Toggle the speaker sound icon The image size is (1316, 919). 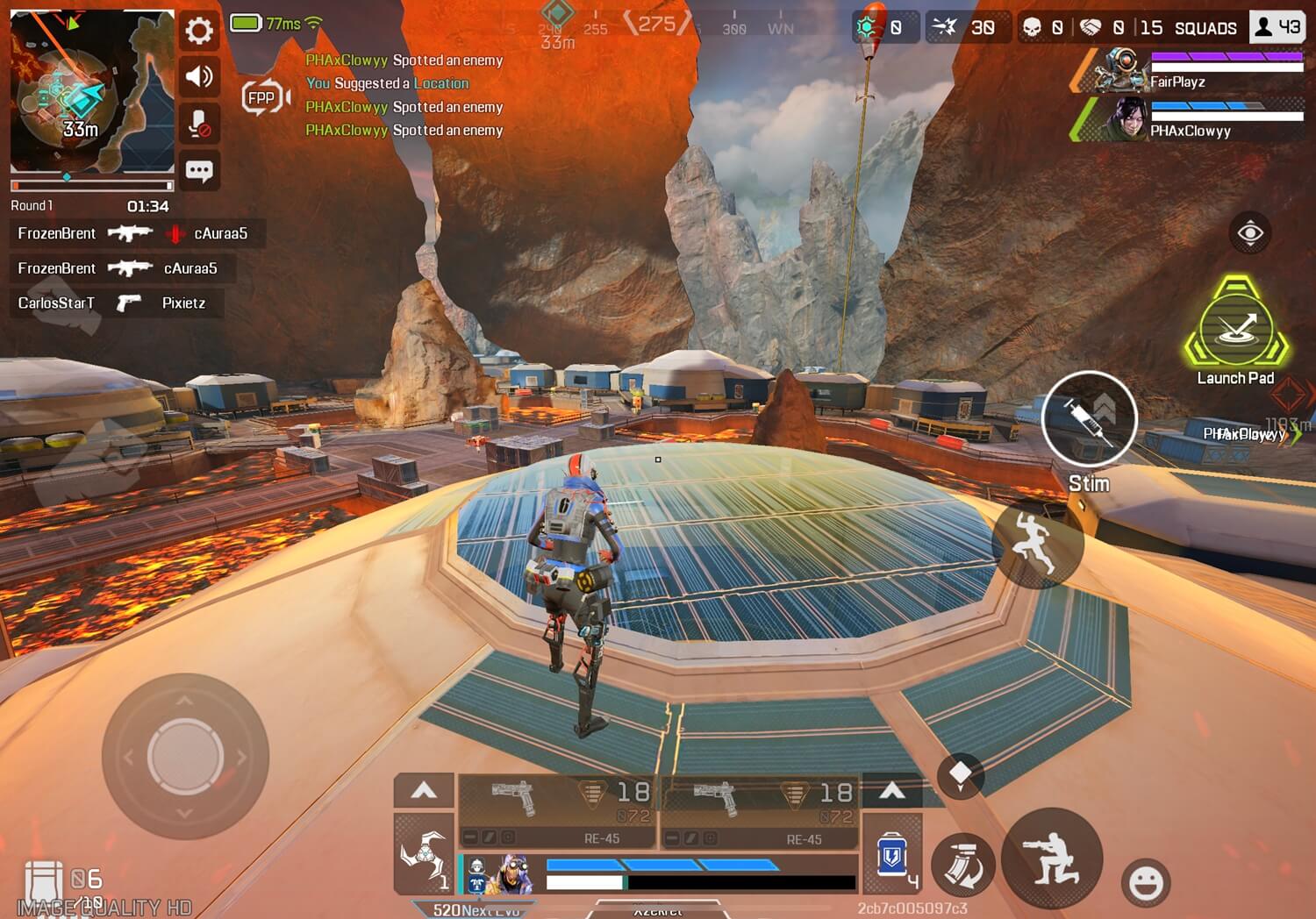(x=199, y=77)
